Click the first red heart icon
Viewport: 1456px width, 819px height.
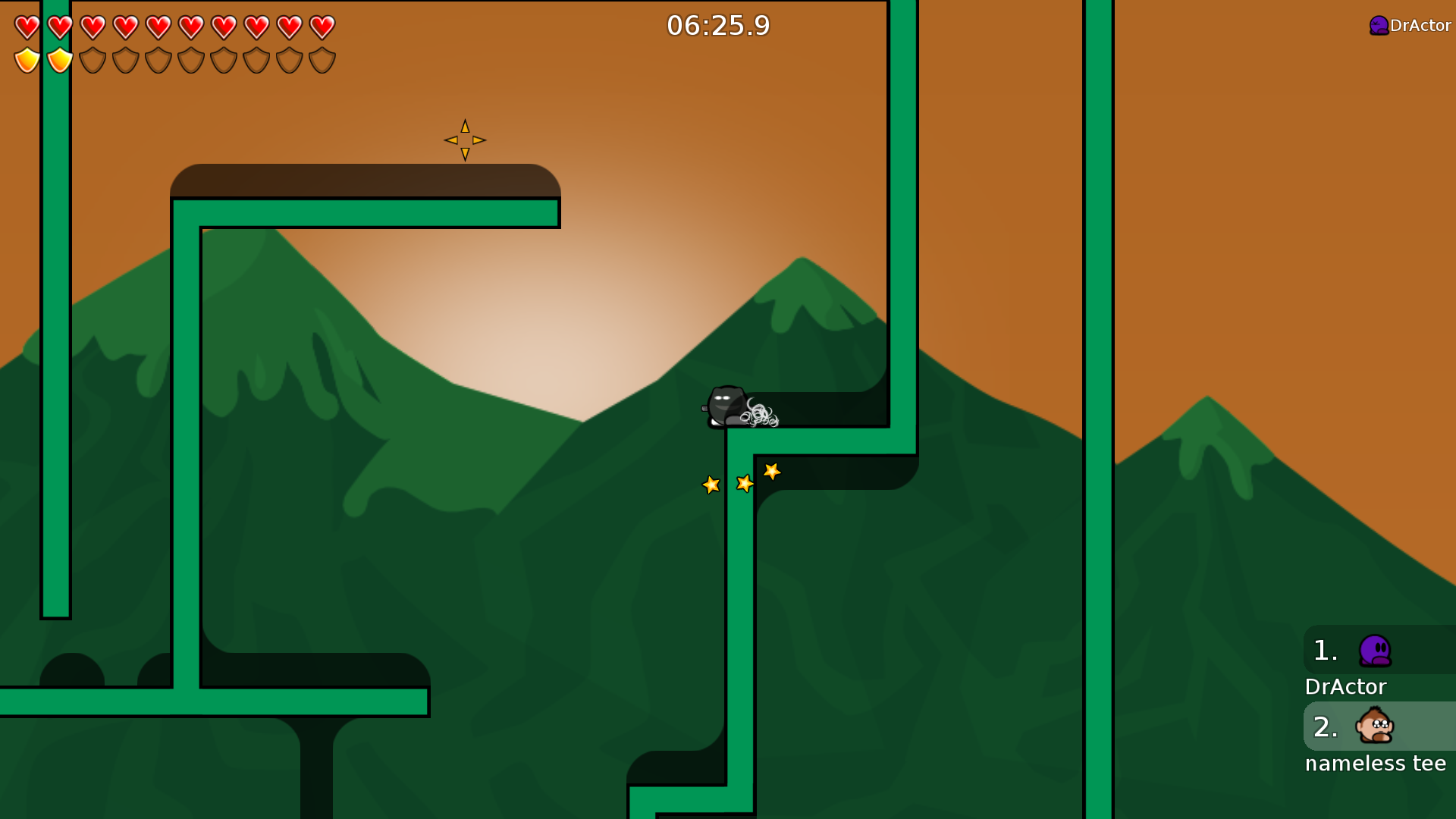point(26,26)
